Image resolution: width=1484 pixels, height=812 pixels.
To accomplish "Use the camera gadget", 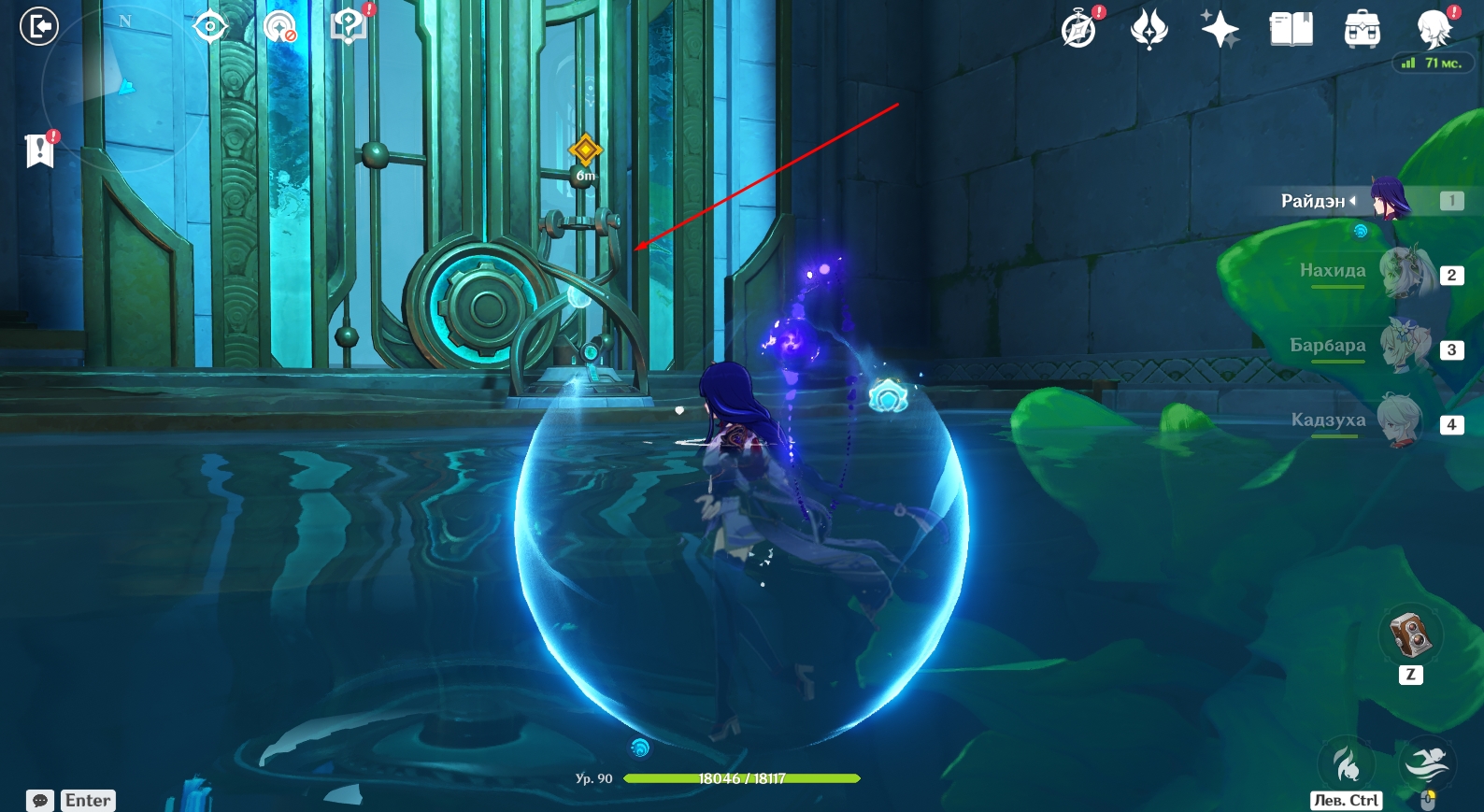I will point(1410,635).
